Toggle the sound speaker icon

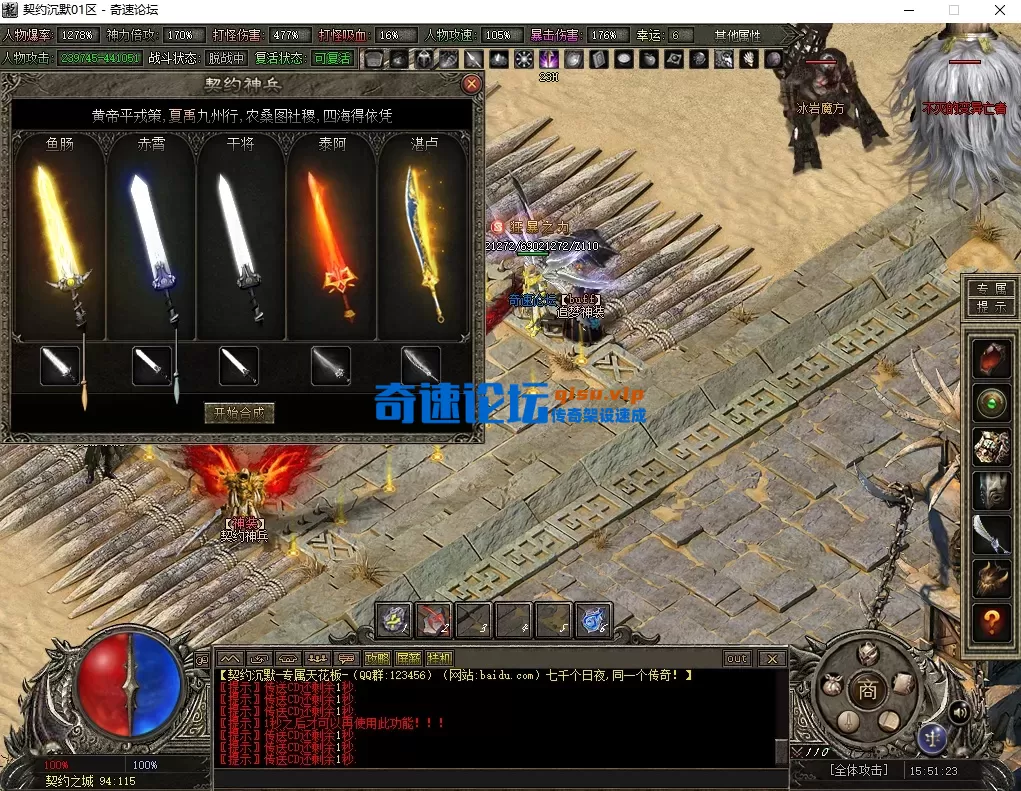pos(958,711)
